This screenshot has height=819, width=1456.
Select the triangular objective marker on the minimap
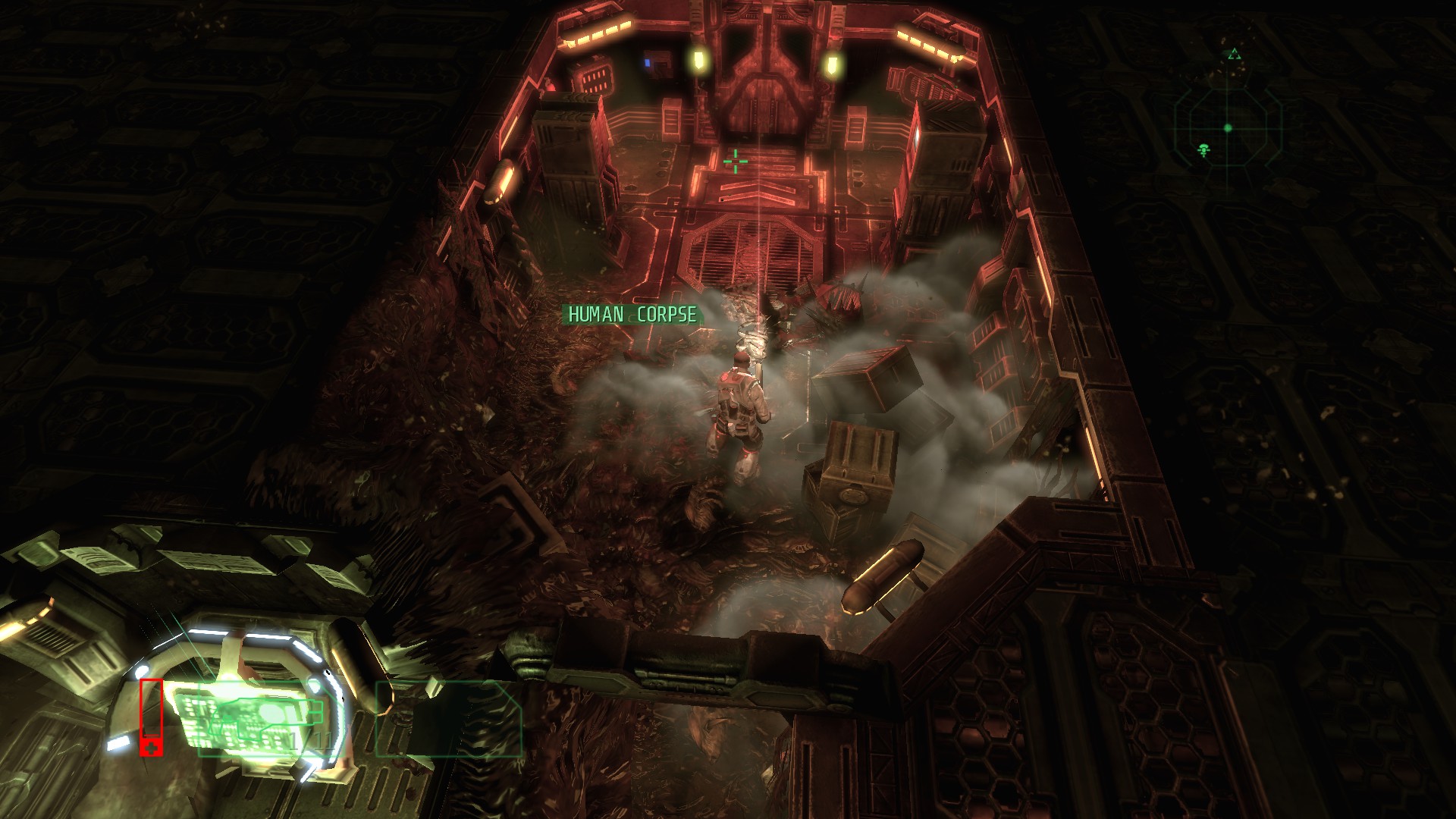[1235, 55]
